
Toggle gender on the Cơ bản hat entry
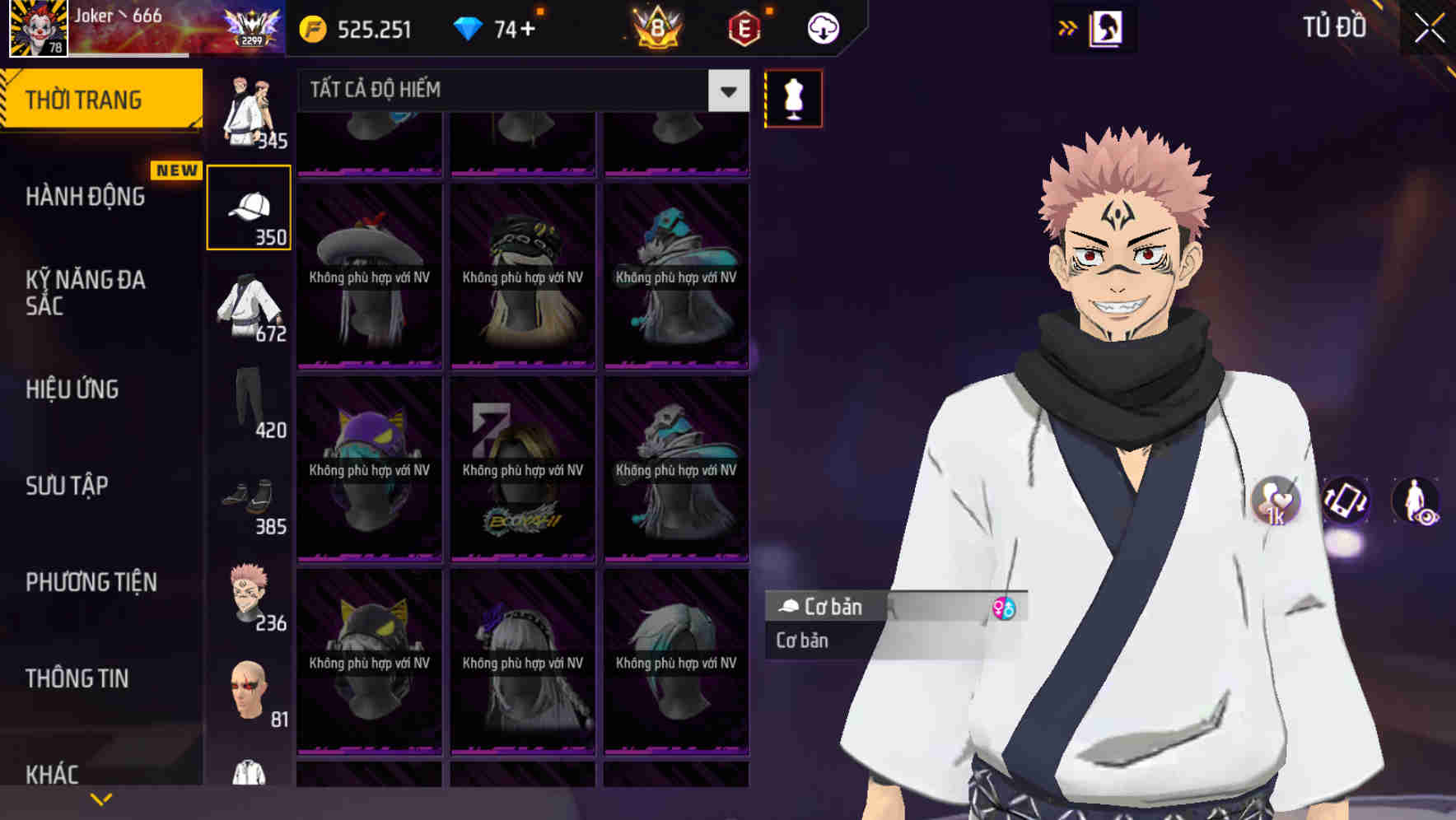(x=1003, y=607)
